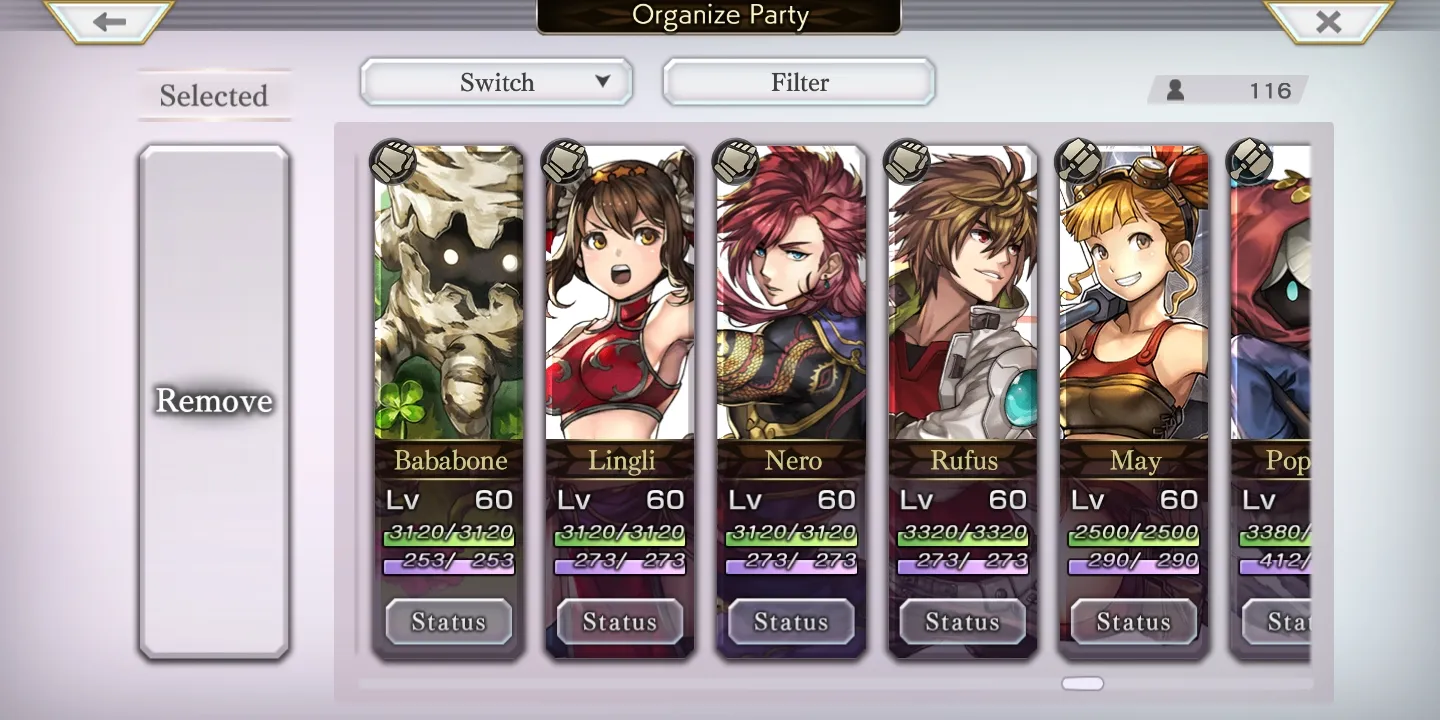
Task: Select the partially visible red-hooded character card
Action: click(x=1271, y=292)
